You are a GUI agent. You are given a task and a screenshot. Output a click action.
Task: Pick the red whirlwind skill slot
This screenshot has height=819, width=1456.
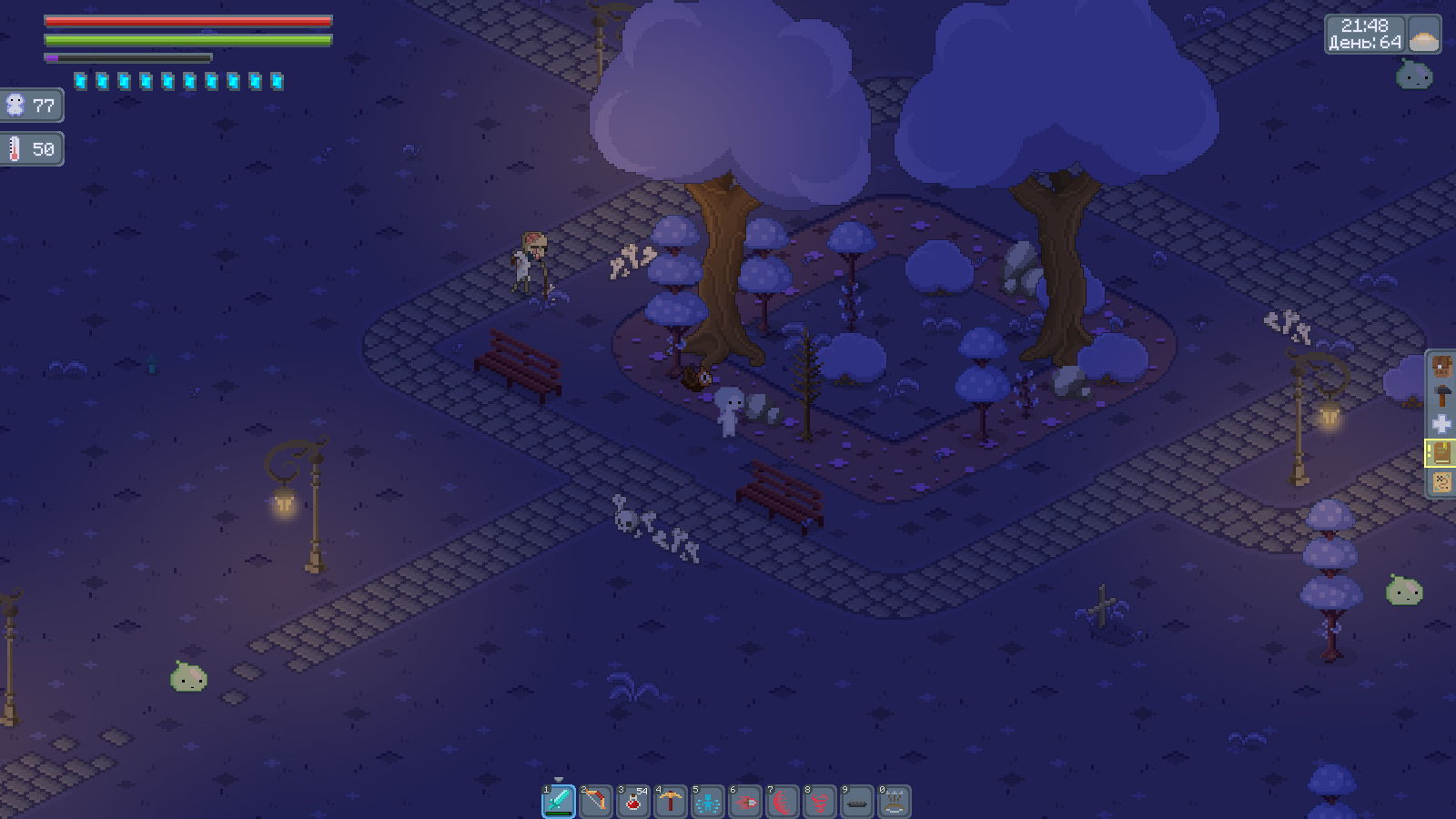(x=820, y=802)
